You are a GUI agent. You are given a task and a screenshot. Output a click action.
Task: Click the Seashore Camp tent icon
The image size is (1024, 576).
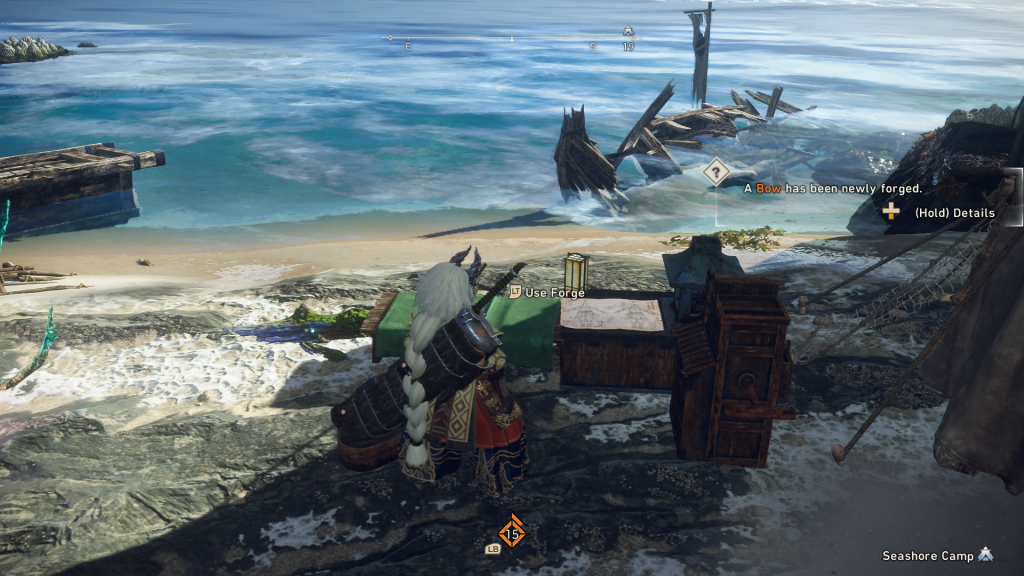(985, 554)
